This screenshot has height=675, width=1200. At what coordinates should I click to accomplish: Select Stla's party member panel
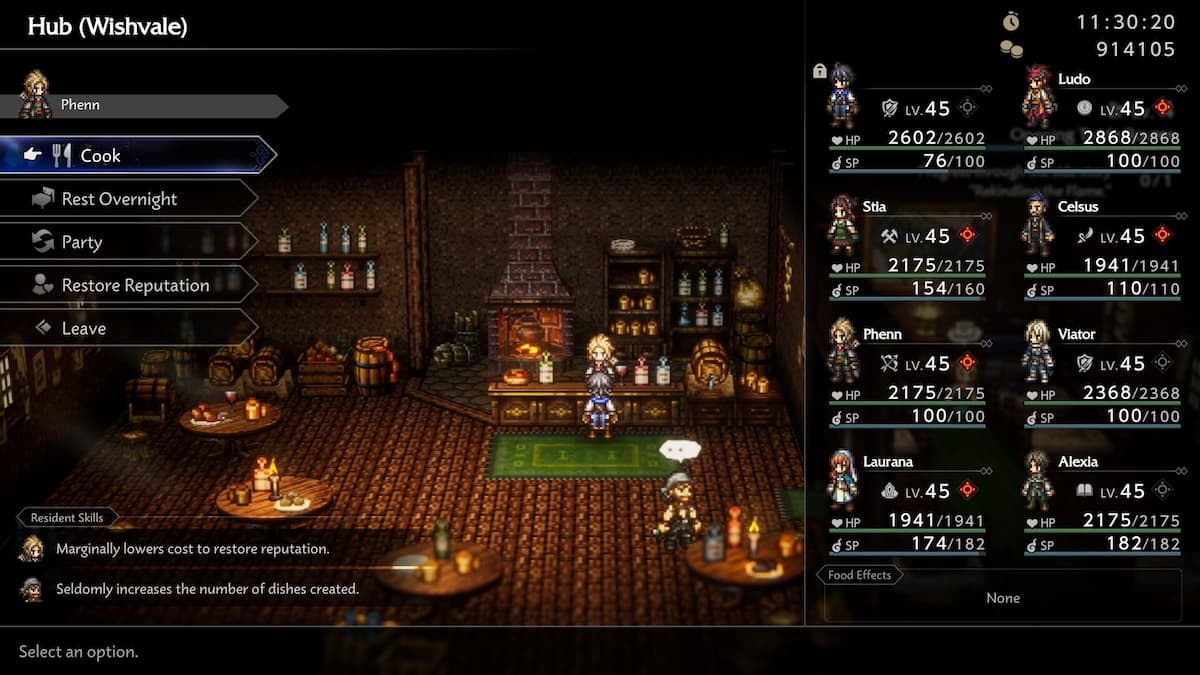click(x=906, y=246)
